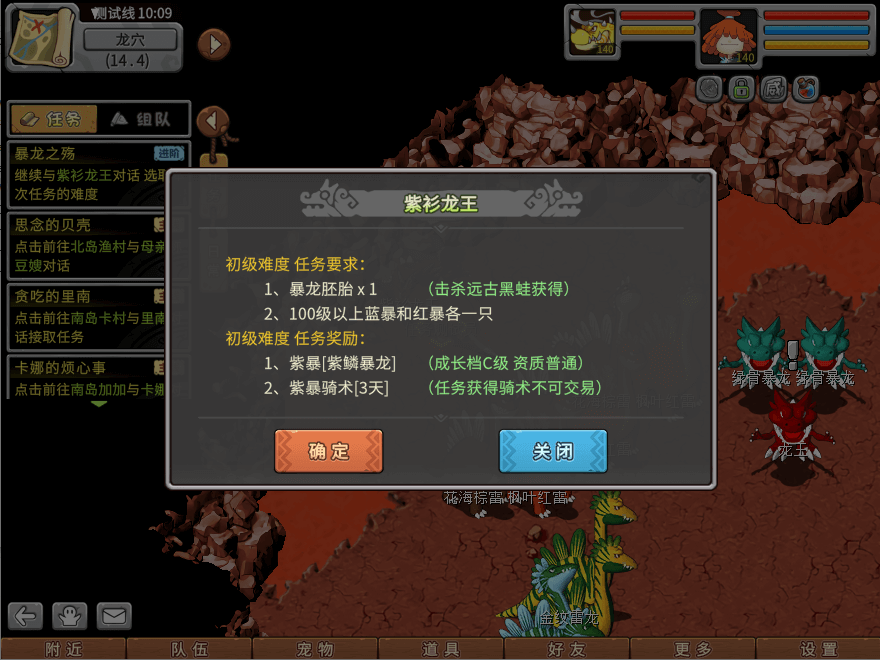Image resolution: width=880 pixels, height=660 pixels.
Task: Expand the map panel with the right-arrow button
Action: [x=213, y=44]
